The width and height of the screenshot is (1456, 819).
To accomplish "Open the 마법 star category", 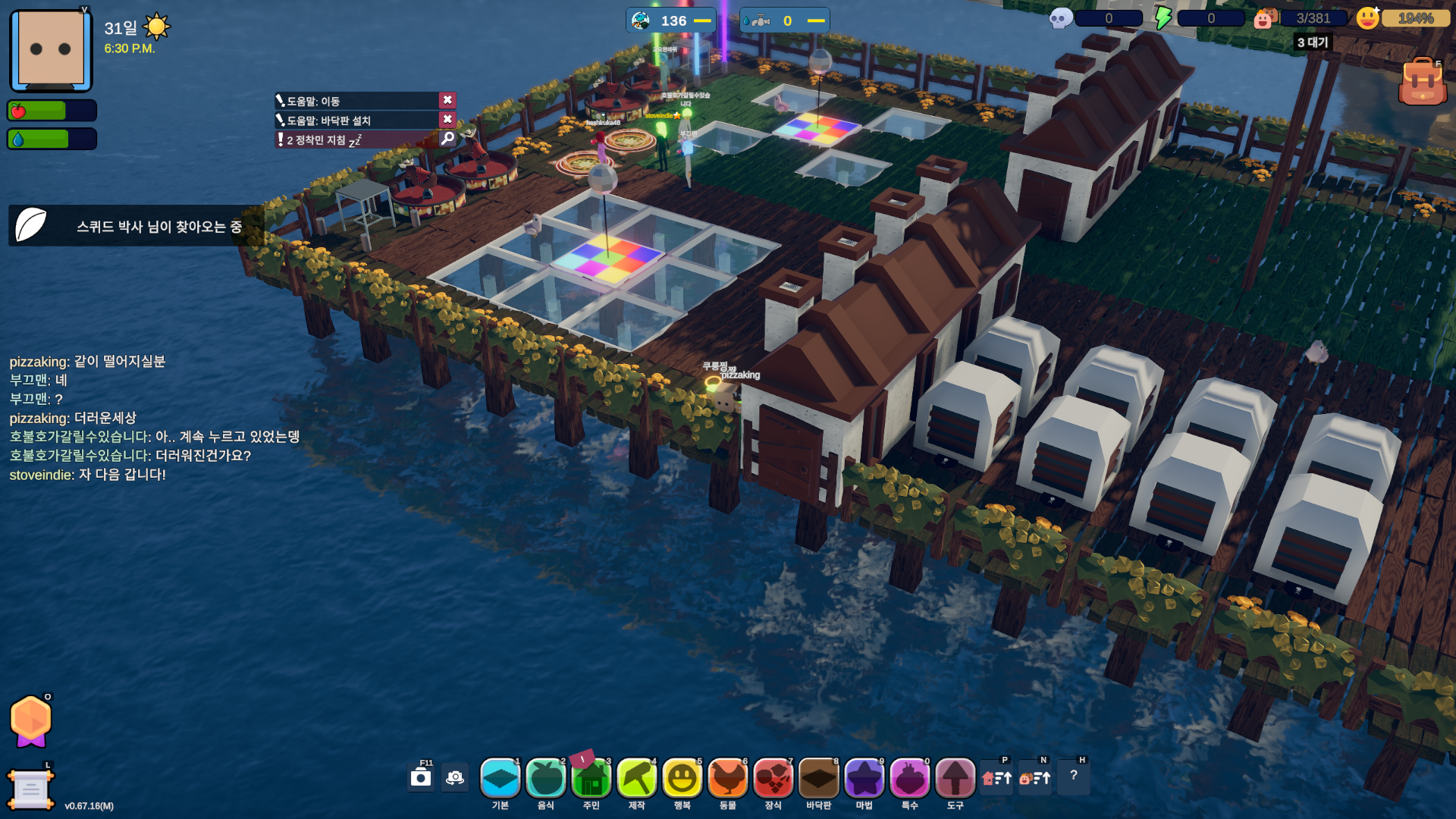I will [864, 779].
